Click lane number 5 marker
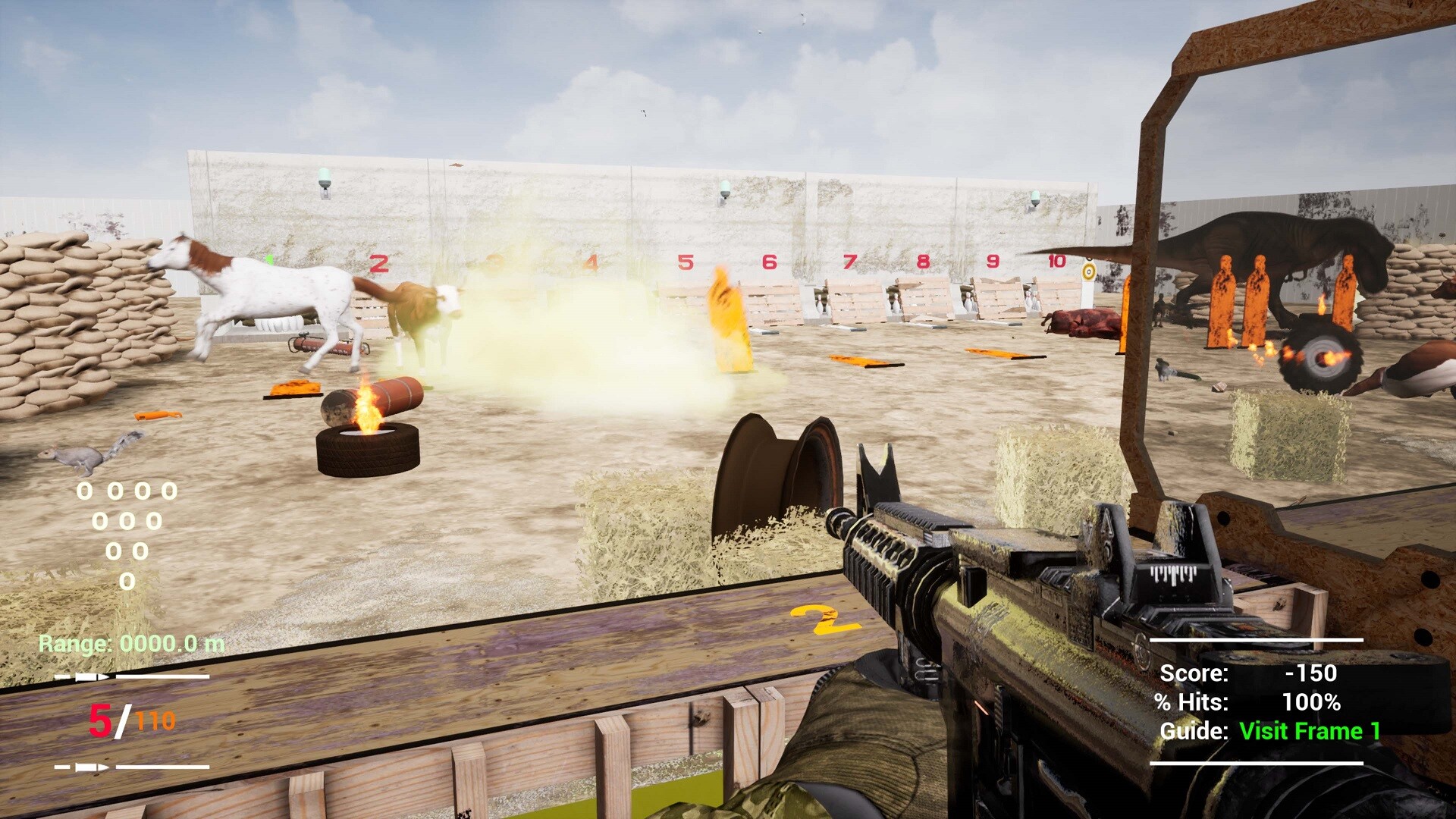 point(685,263)
